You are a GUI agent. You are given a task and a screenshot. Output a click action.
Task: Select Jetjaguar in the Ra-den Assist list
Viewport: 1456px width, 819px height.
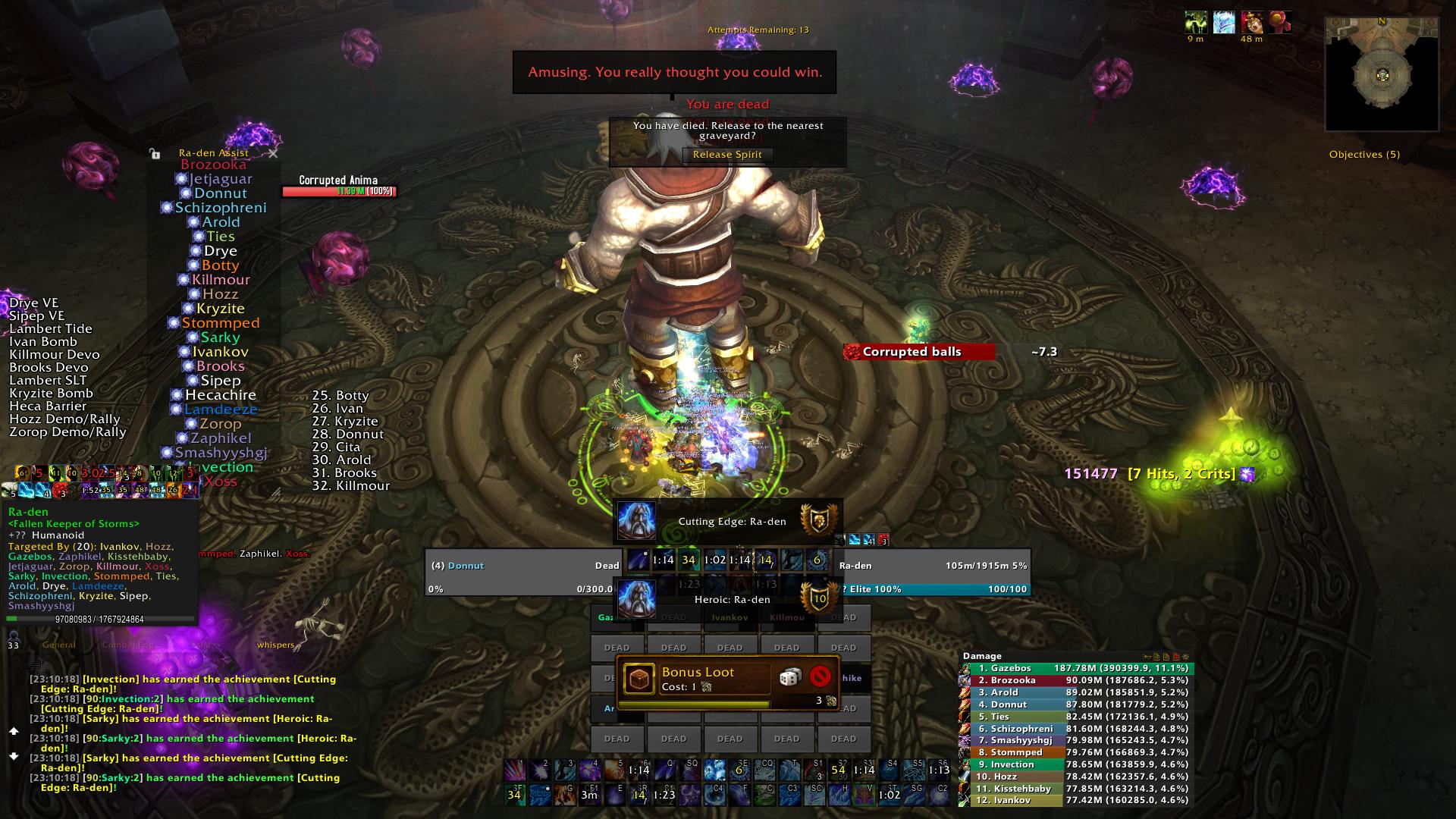point(220,179)
